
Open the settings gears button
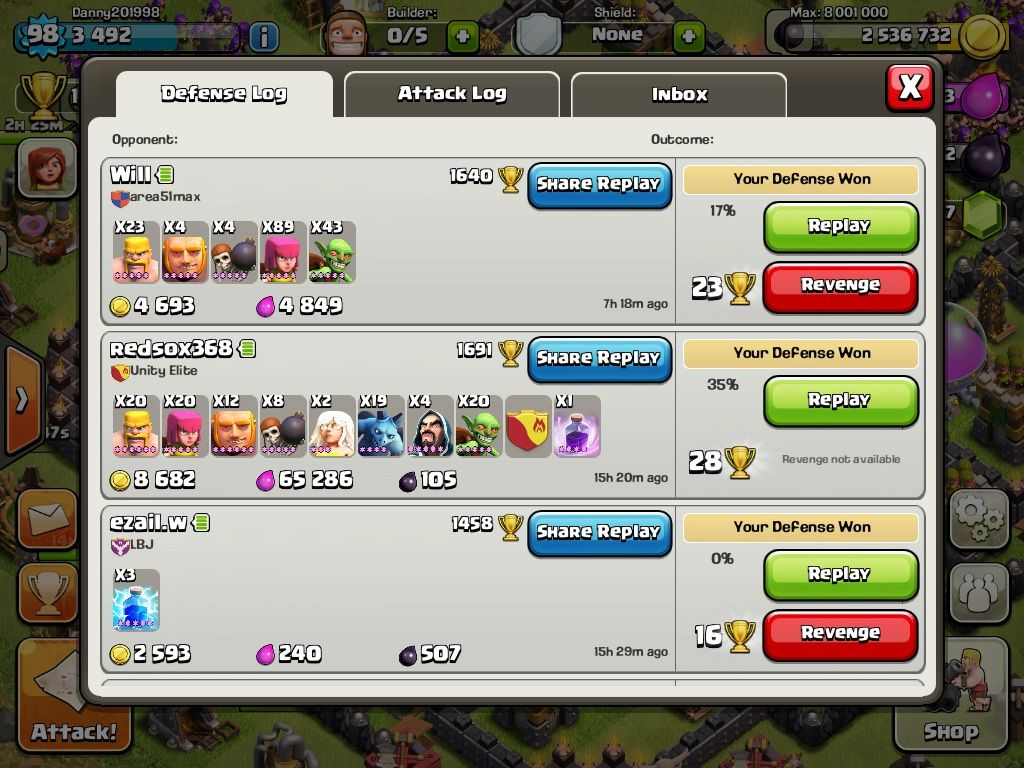[x=978, y=518]
